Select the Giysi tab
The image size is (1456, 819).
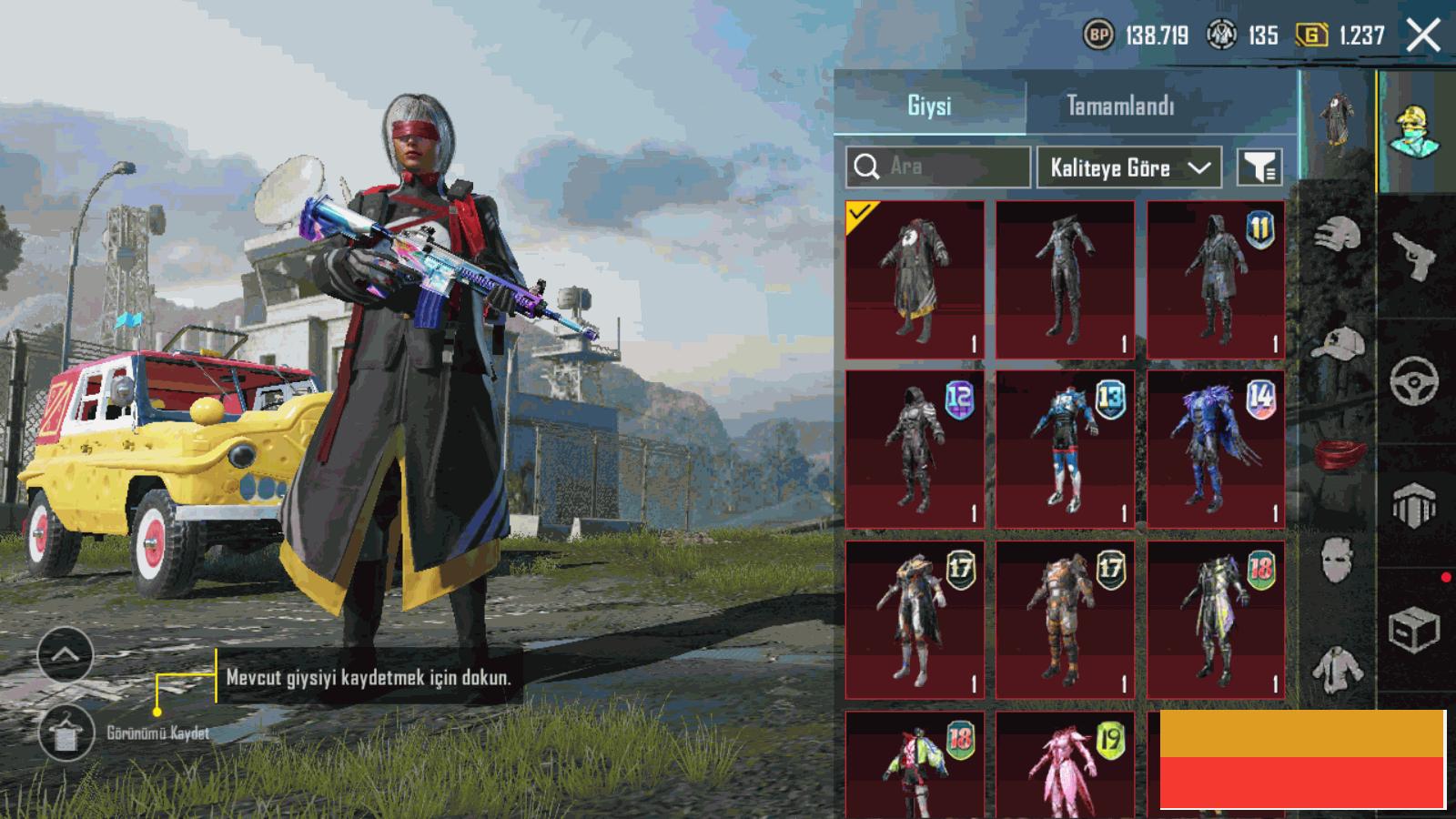point(929,106)
